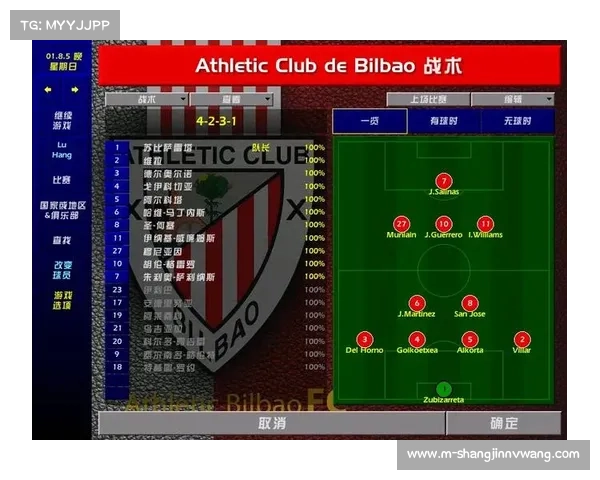Confirm tactics with the 确定 button
Viewport: 600px width, 480px height.
[x=504, y=424]
